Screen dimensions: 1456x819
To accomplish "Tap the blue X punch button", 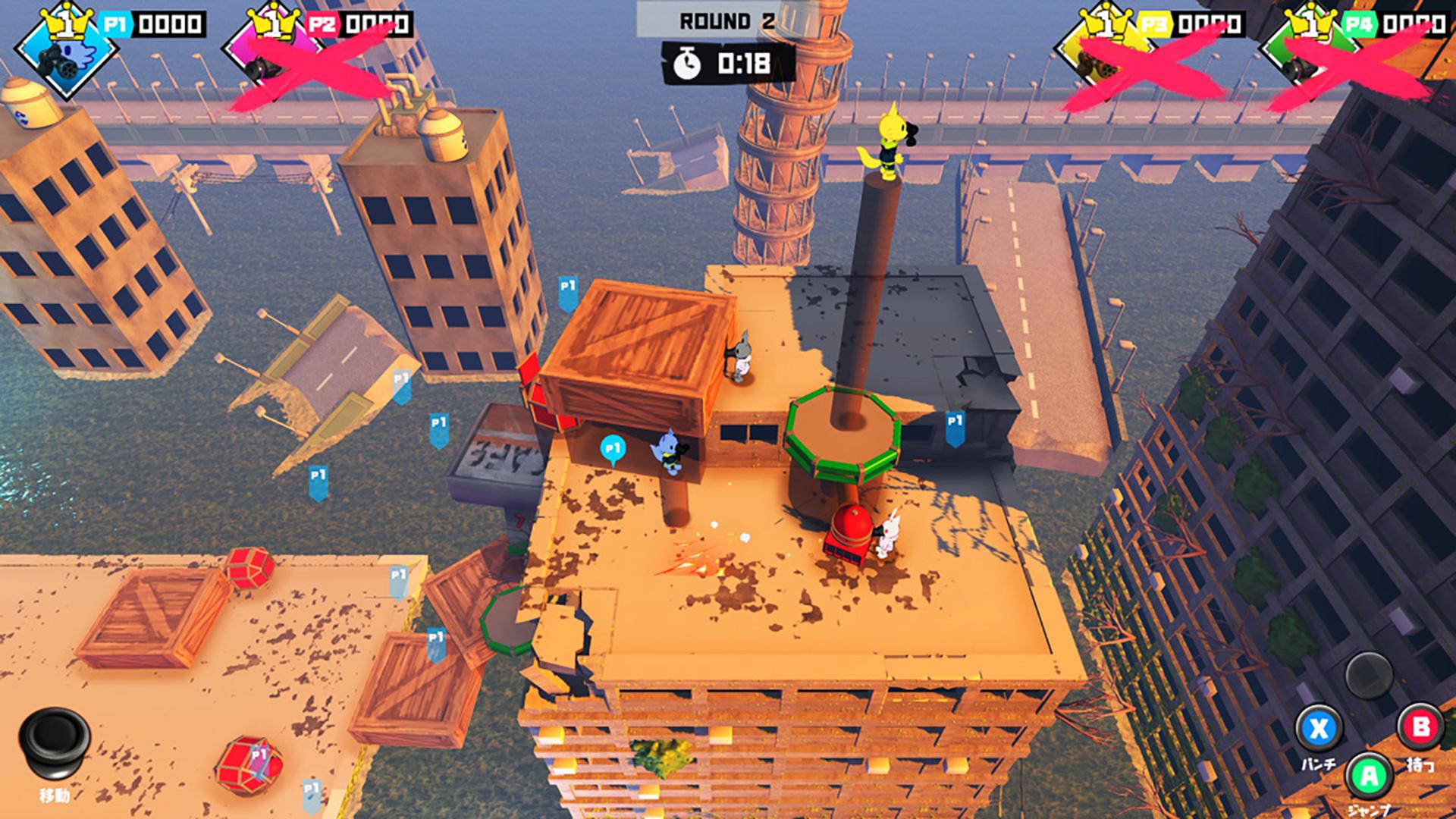I will 1319,730.
